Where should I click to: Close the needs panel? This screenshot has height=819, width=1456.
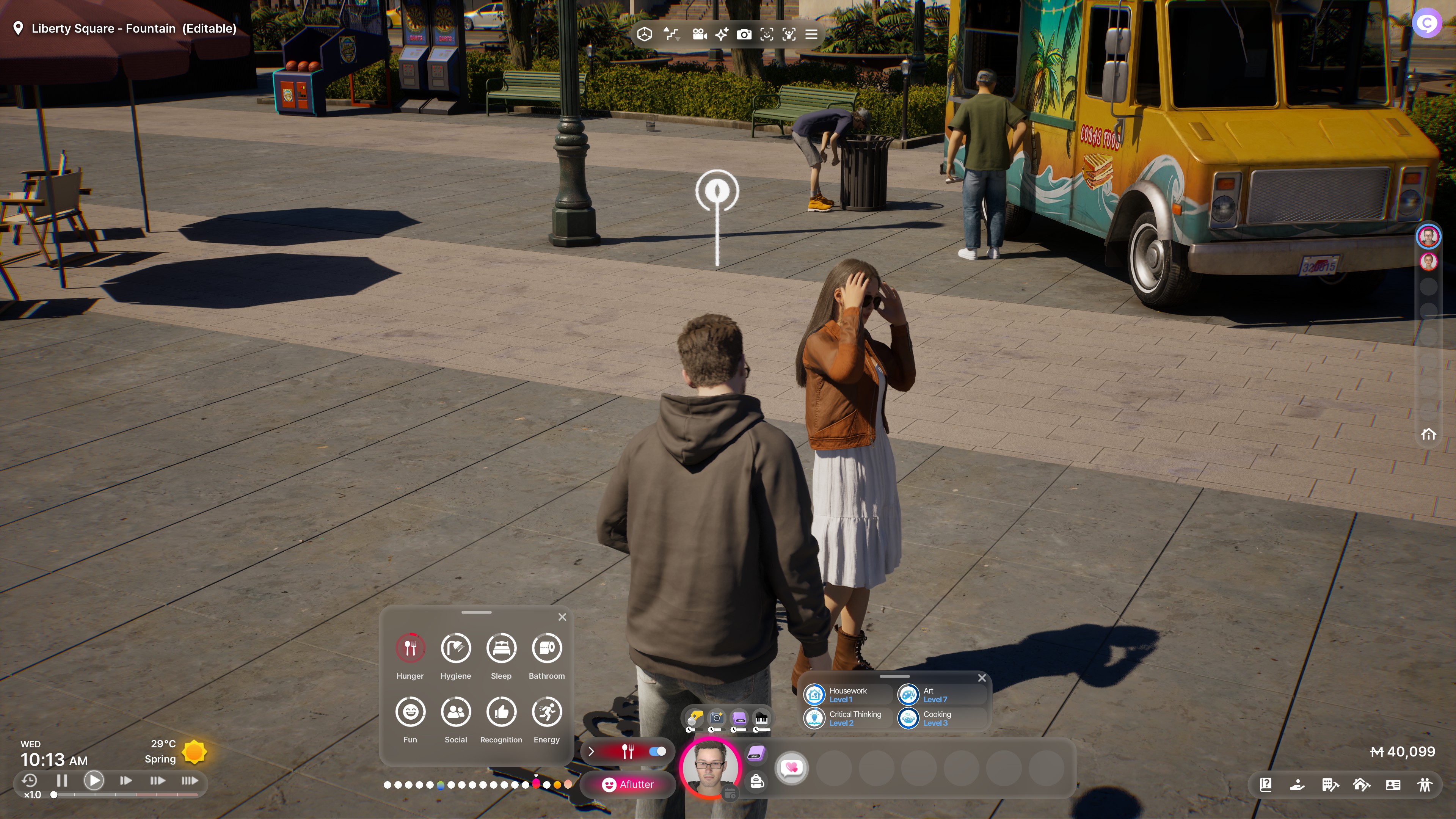pos(562,617)
